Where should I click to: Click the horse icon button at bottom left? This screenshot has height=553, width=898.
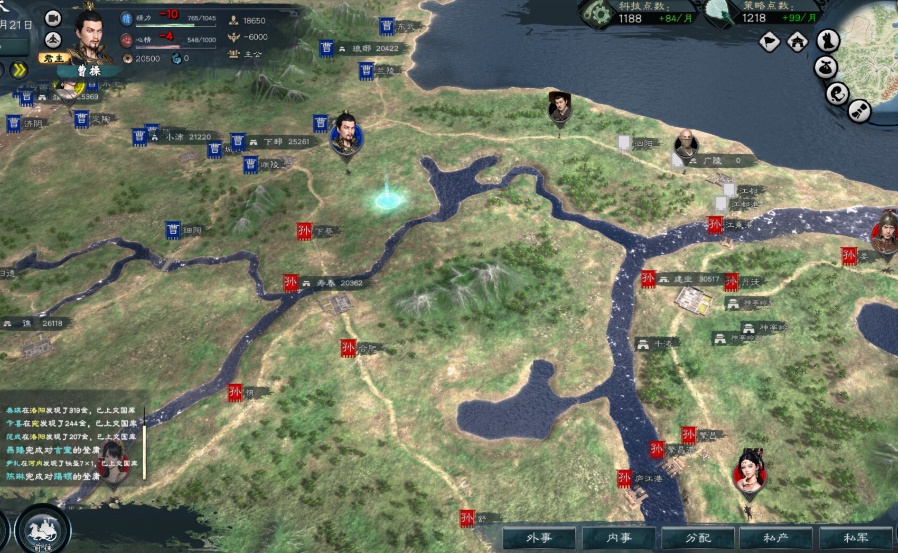[x=42, y=530]
